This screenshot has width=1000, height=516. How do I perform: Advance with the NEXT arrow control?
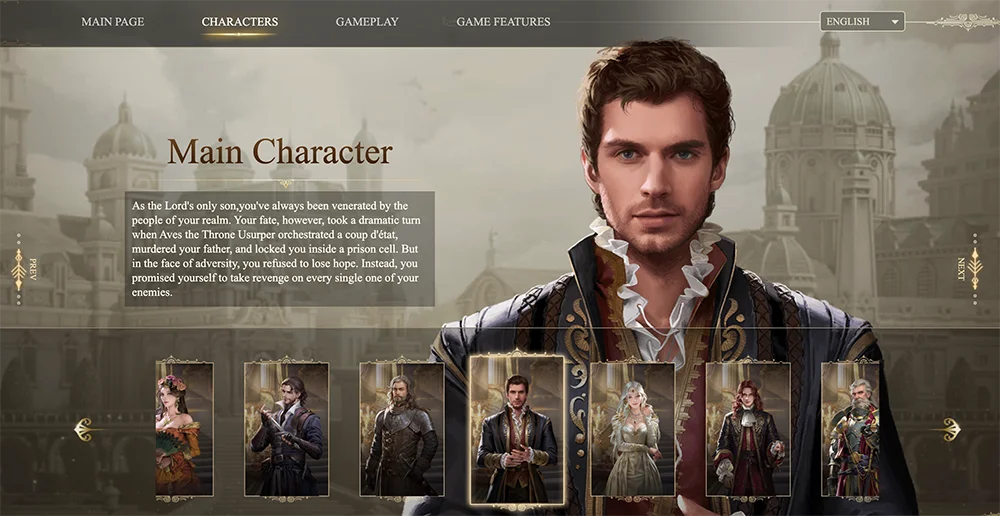click(x=974, y=269)
